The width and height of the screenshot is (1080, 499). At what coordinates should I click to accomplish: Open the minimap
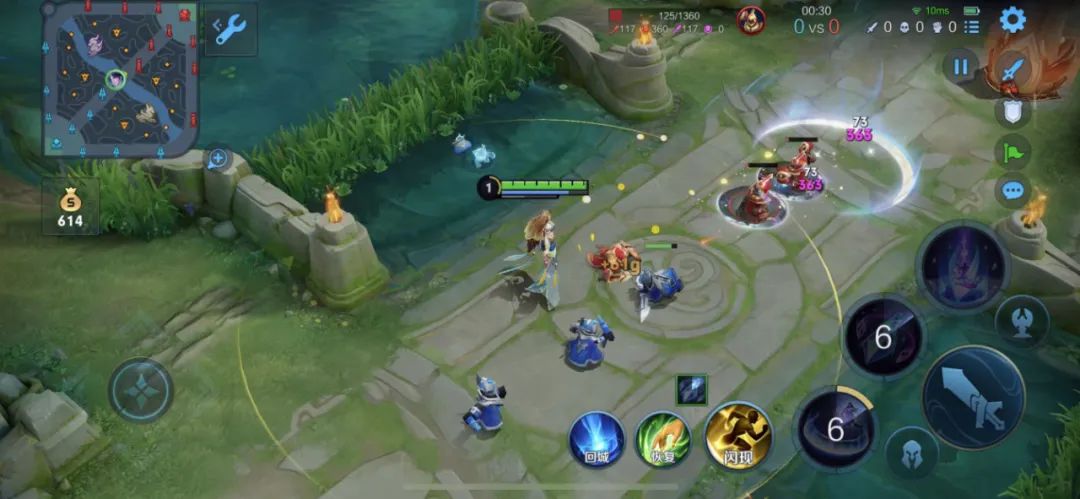[118, 78]
